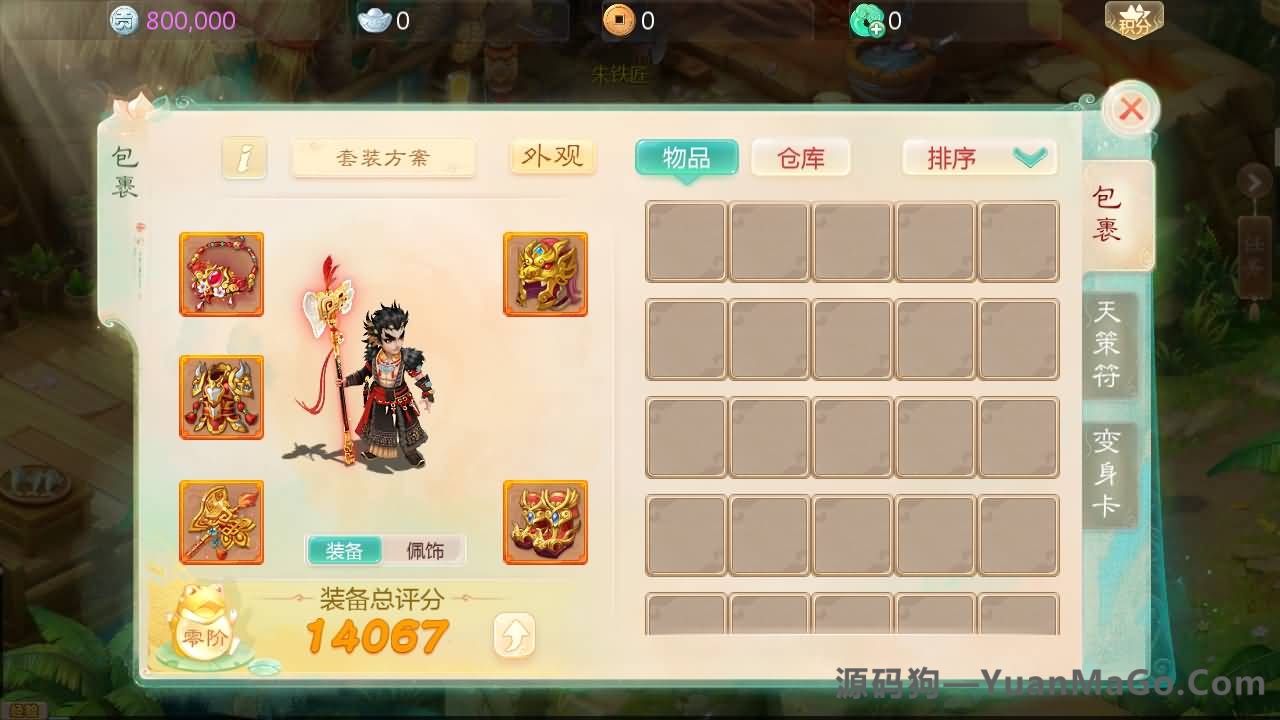Screen dimensions: 1280x720
Task: Select the equipped necklace slot
Action: pos(221,274)
